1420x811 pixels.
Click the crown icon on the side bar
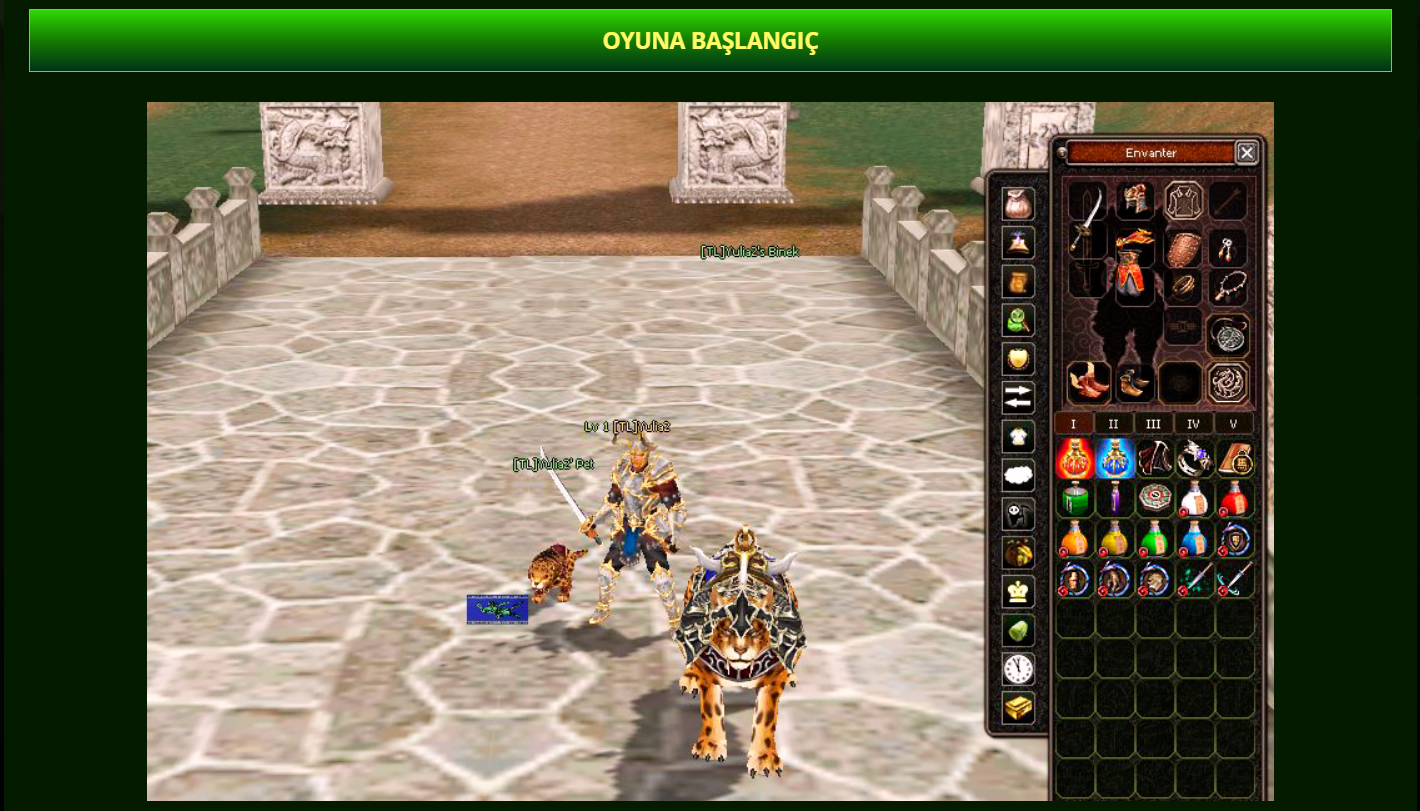coord(1018,591)
